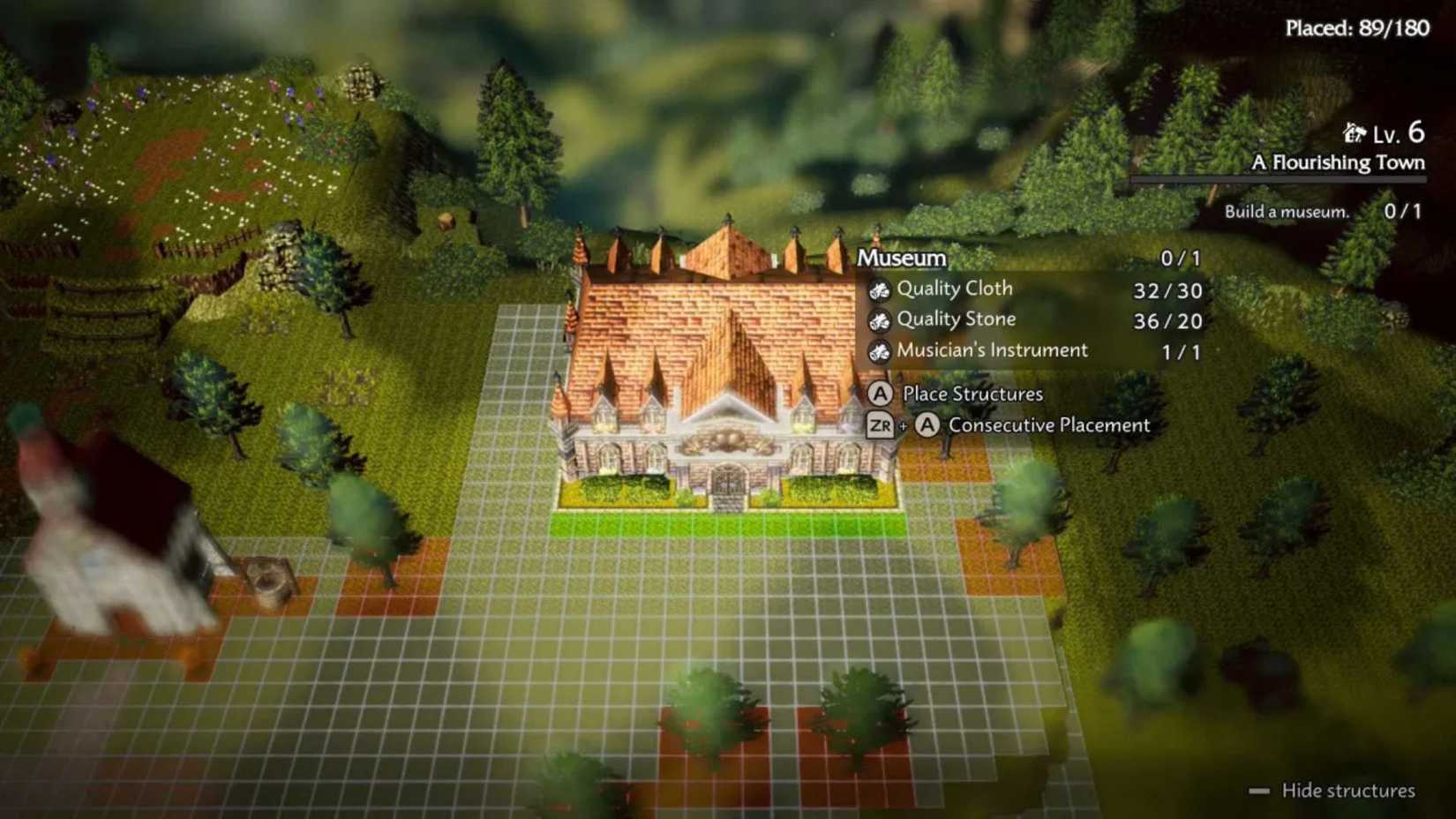1456x819 pixels.
Task: Click the Placed 89/180 counter
Action: point(1358,27)
